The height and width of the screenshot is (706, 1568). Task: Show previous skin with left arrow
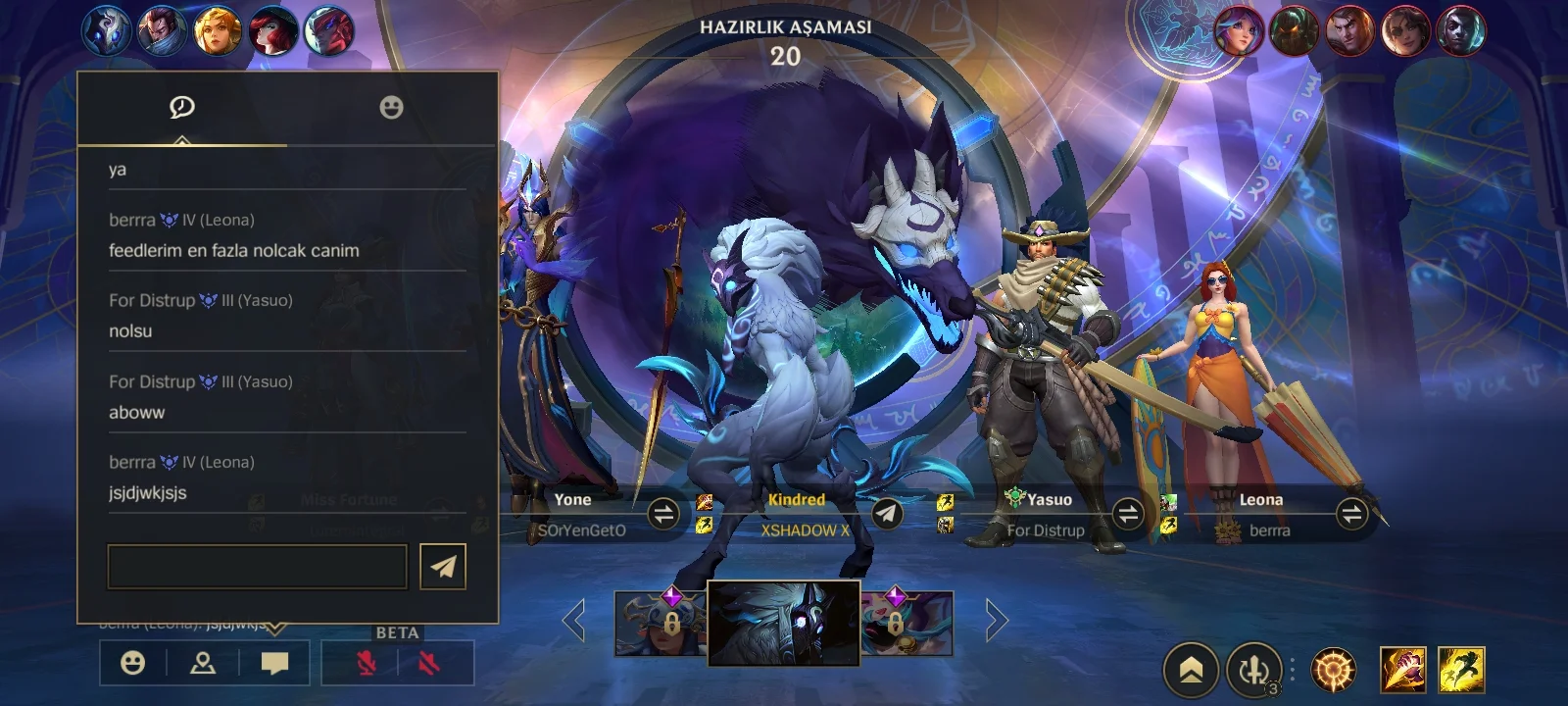pos(574,621)
